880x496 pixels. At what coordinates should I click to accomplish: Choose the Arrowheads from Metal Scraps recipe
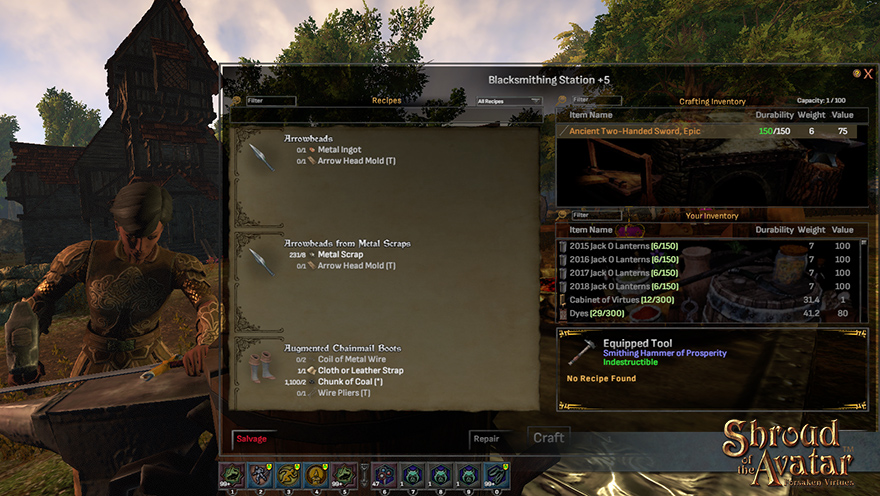(x=347, y=243)
